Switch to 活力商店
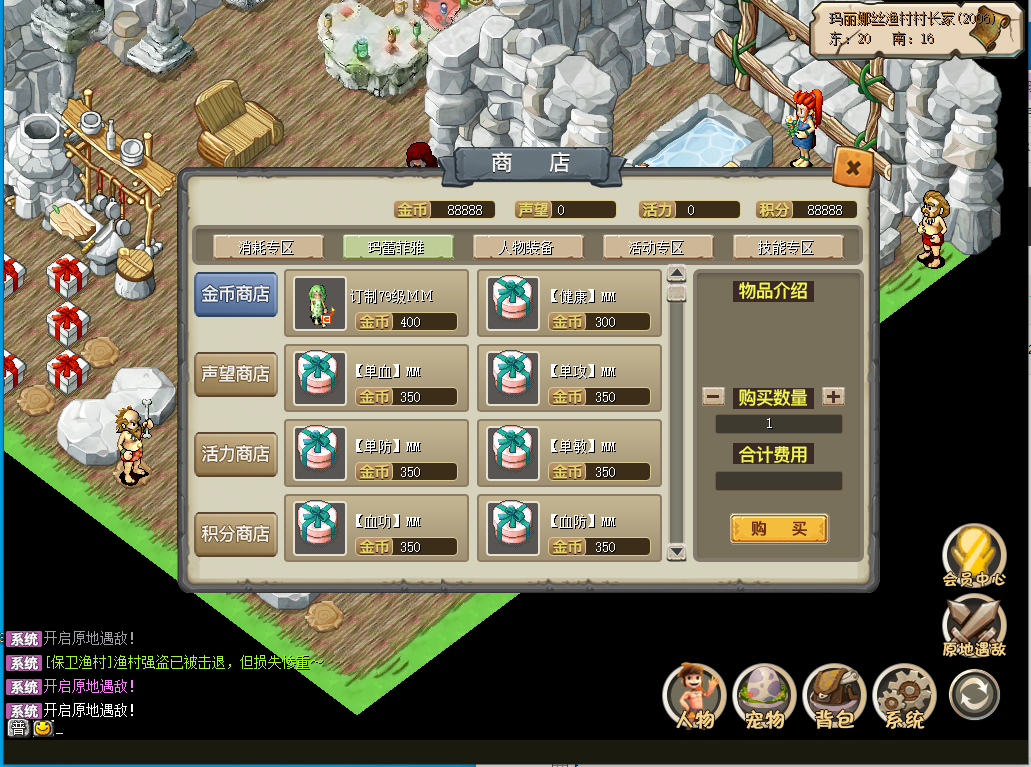Image resolution: width=1031 pixels, height=767 pixels. click(236, 454)
